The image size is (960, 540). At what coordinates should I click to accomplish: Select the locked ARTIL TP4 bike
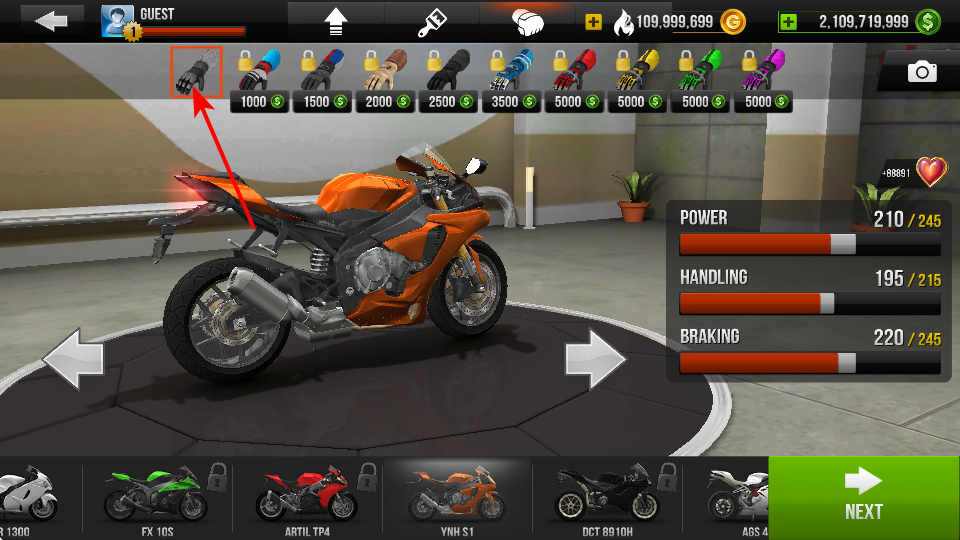click(x=308, y=497)
